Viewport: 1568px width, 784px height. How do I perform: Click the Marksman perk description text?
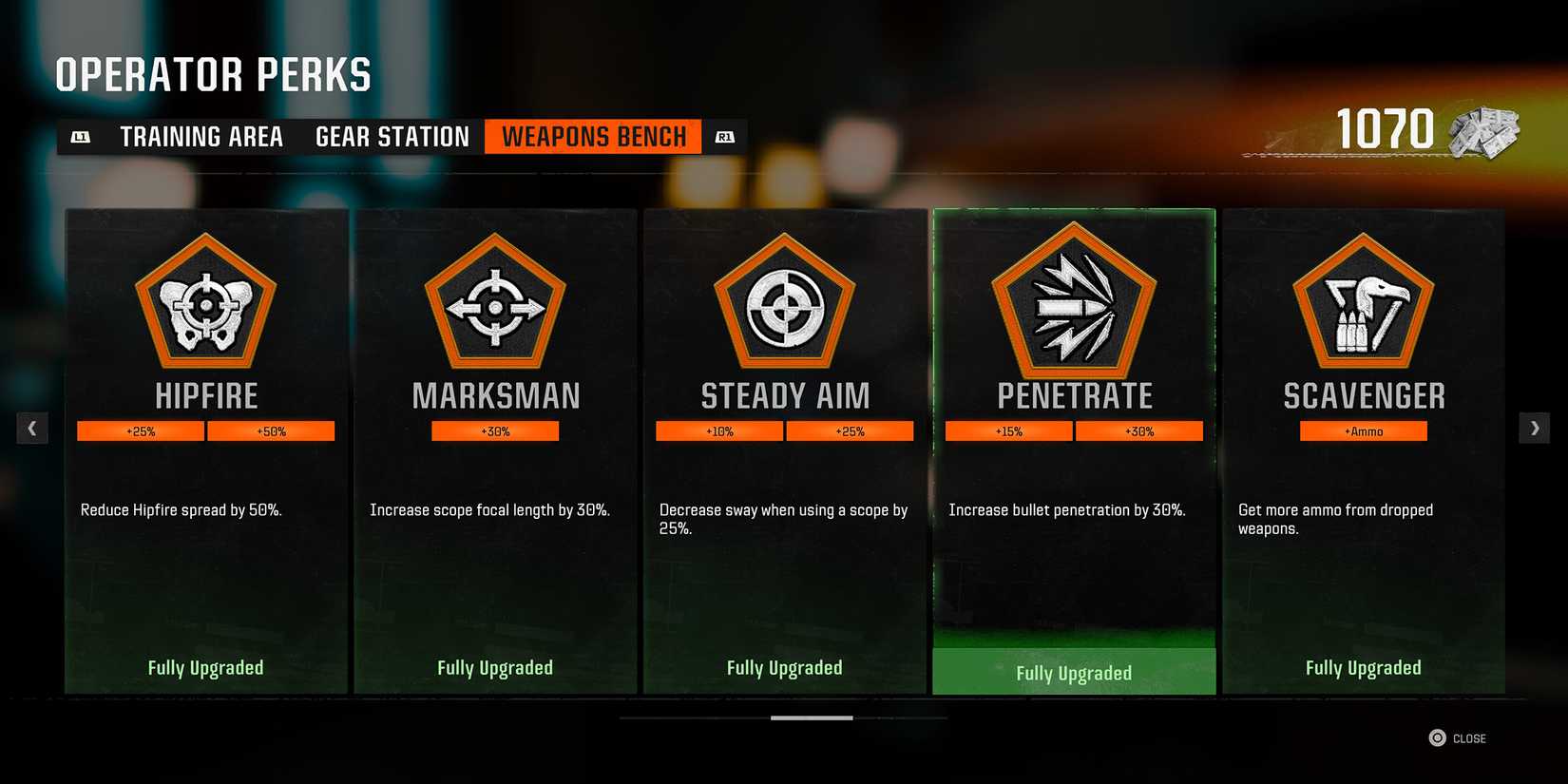pyautogui.click(x=489, y=510)
